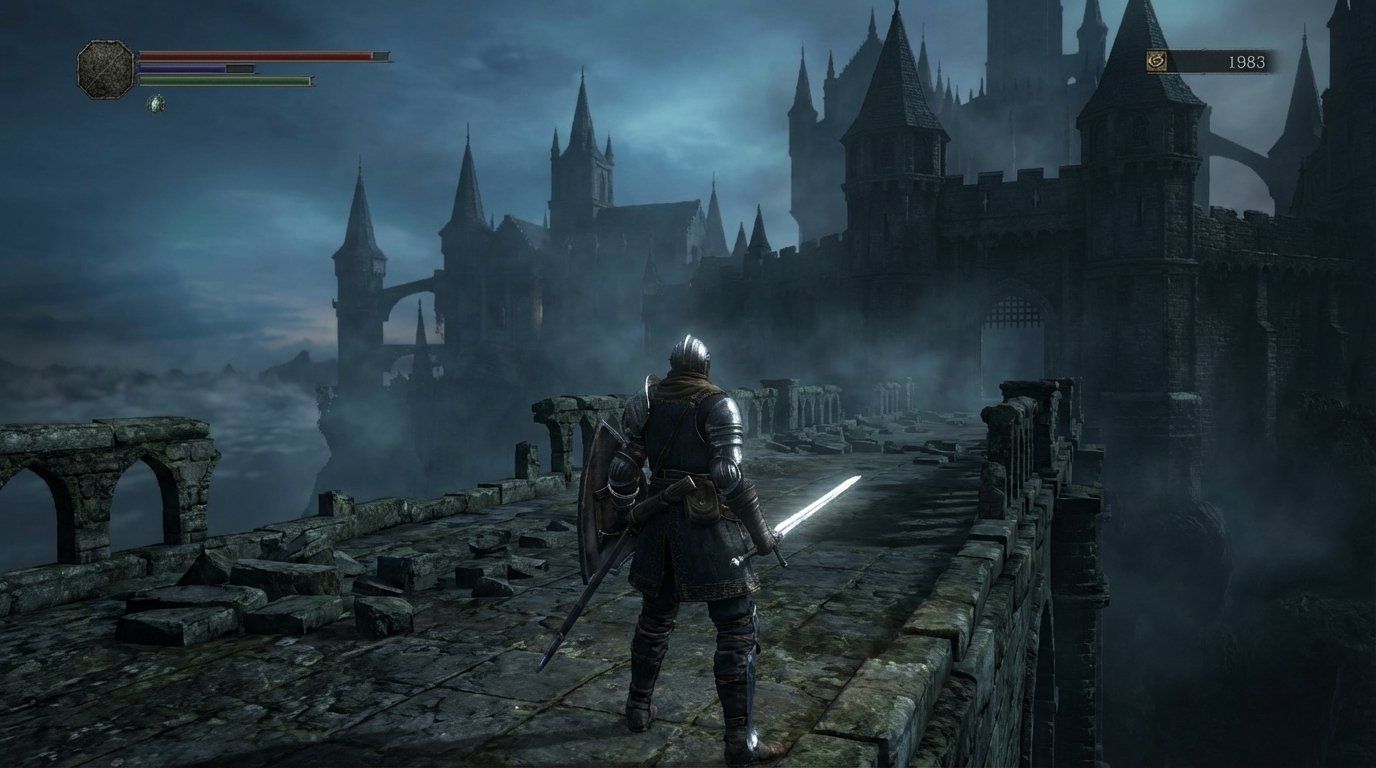Viewport: 1376px width, 768px height.
Task: Click the pouch on the knight's belt
Action: pyautogui.click(x=705, y=499)
